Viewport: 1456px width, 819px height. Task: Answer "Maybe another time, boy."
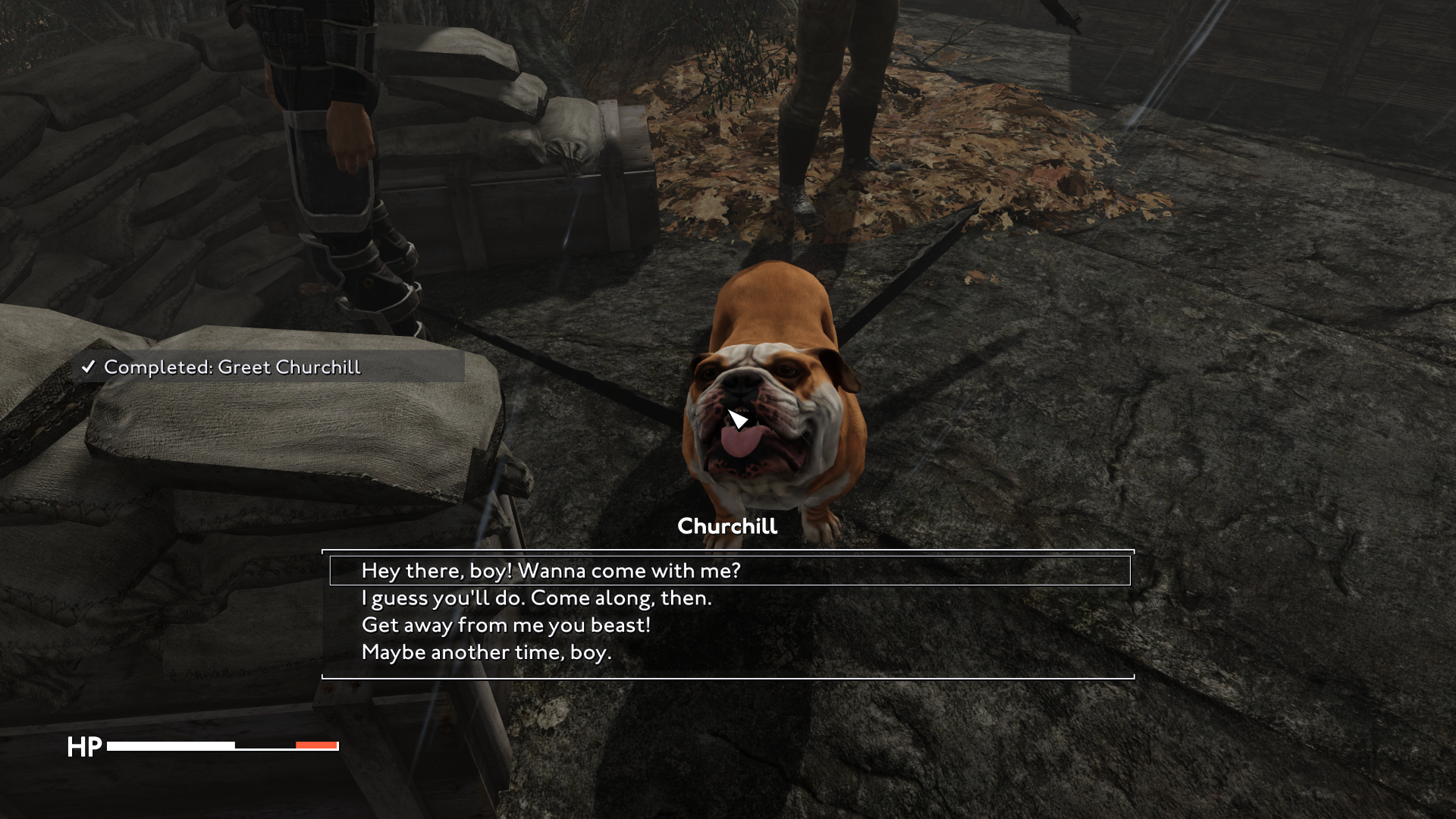pos(486,653)
